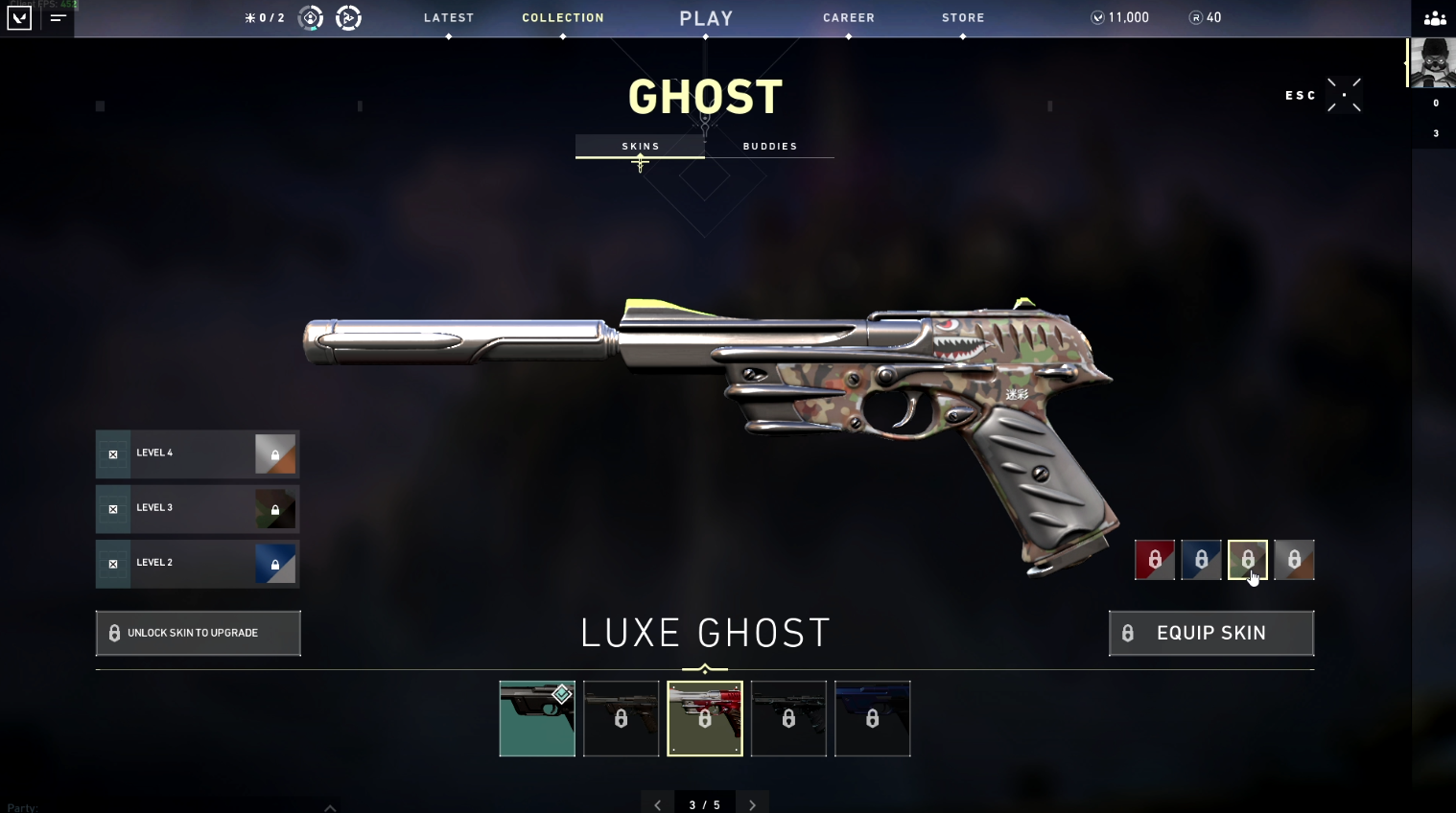The width and height of the screenshot is (1456, 813).
Task: Open the social/friends panel icon top-right
Action: click(x=1433, y=18)
